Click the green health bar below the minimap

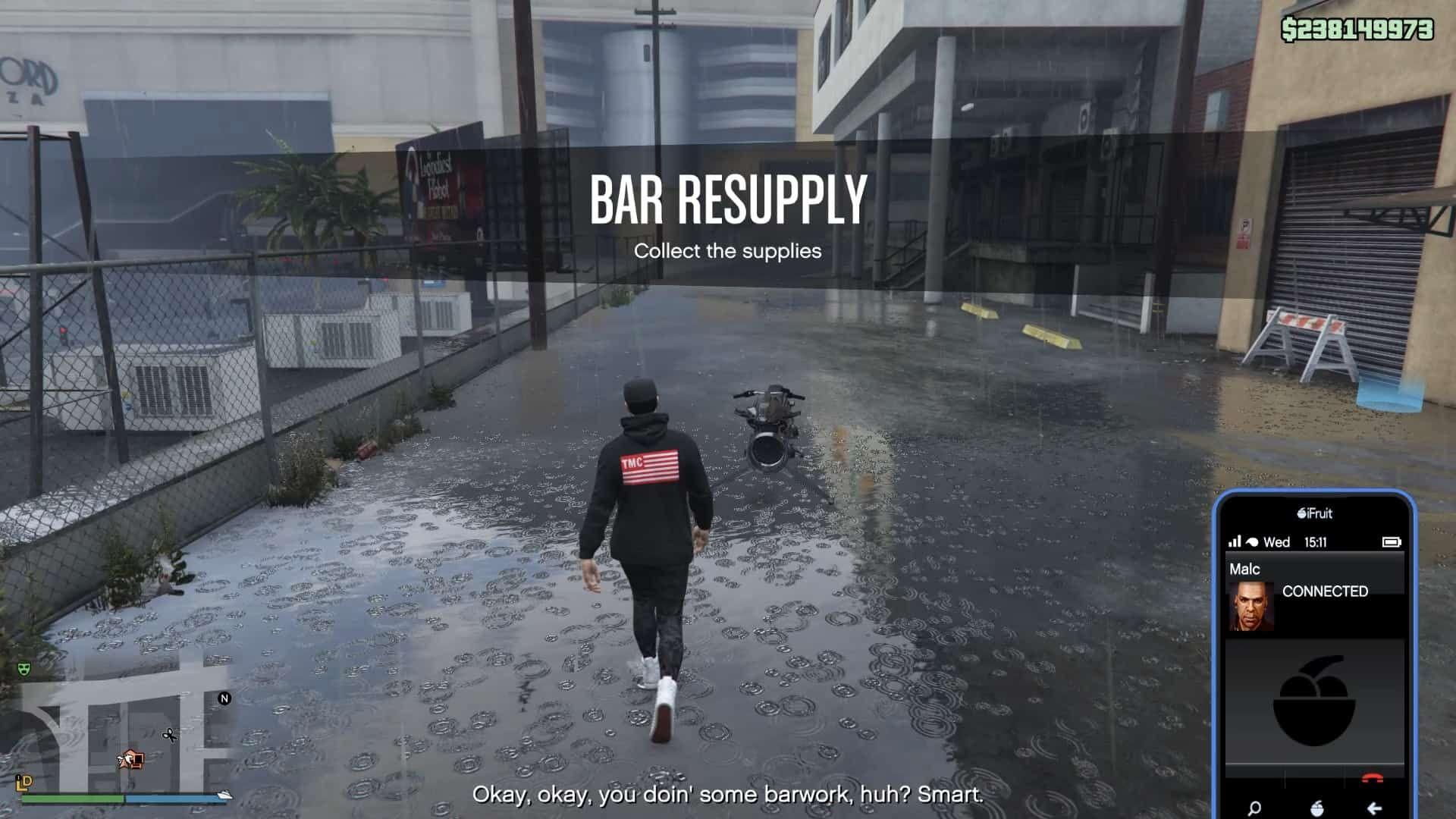click(x=73, y=797)
